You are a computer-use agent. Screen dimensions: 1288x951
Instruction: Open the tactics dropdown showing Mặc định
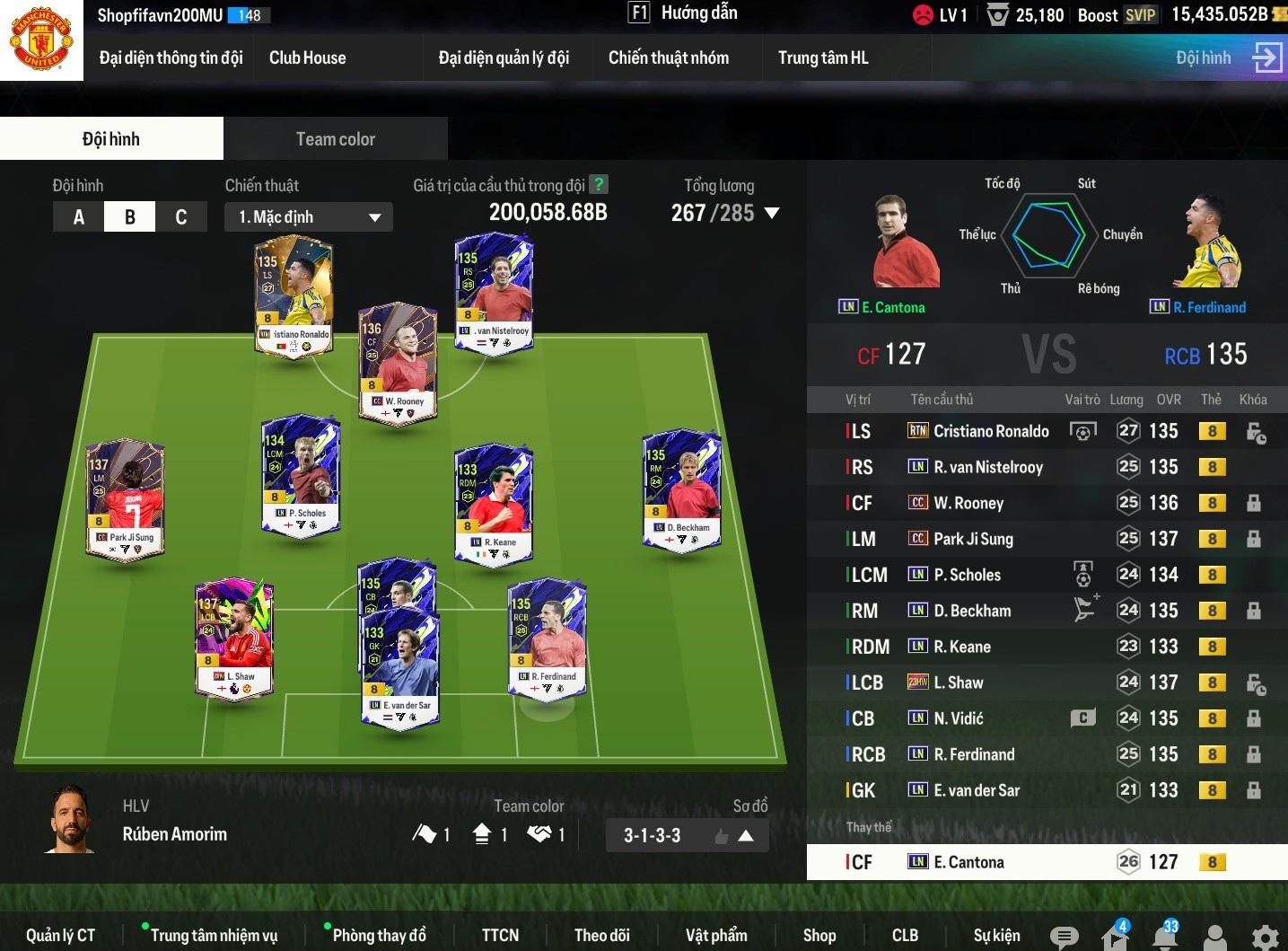308,217
